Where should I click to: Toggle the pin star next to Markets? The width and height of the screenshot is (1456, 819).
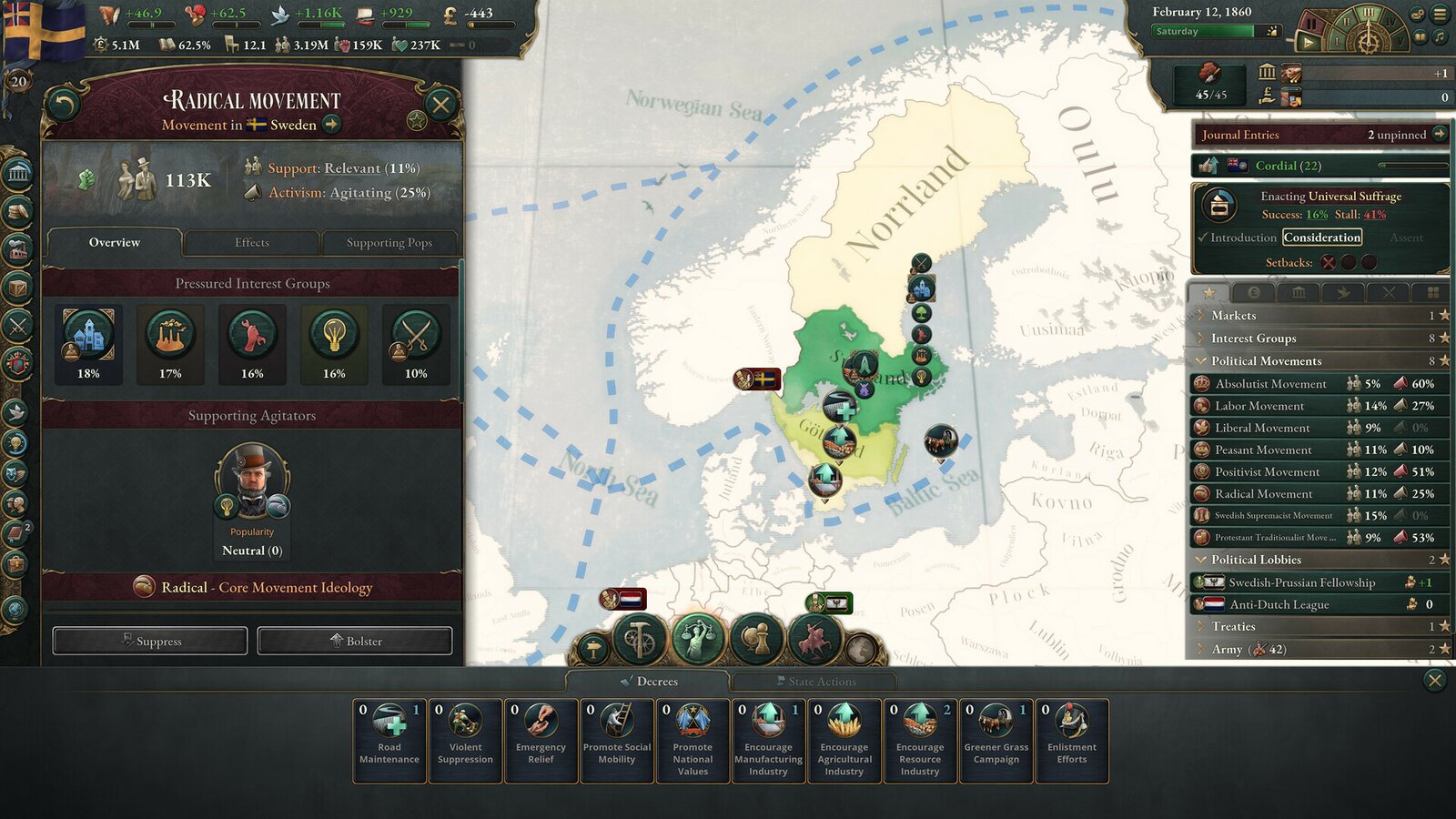click(x=1441, y=315)
